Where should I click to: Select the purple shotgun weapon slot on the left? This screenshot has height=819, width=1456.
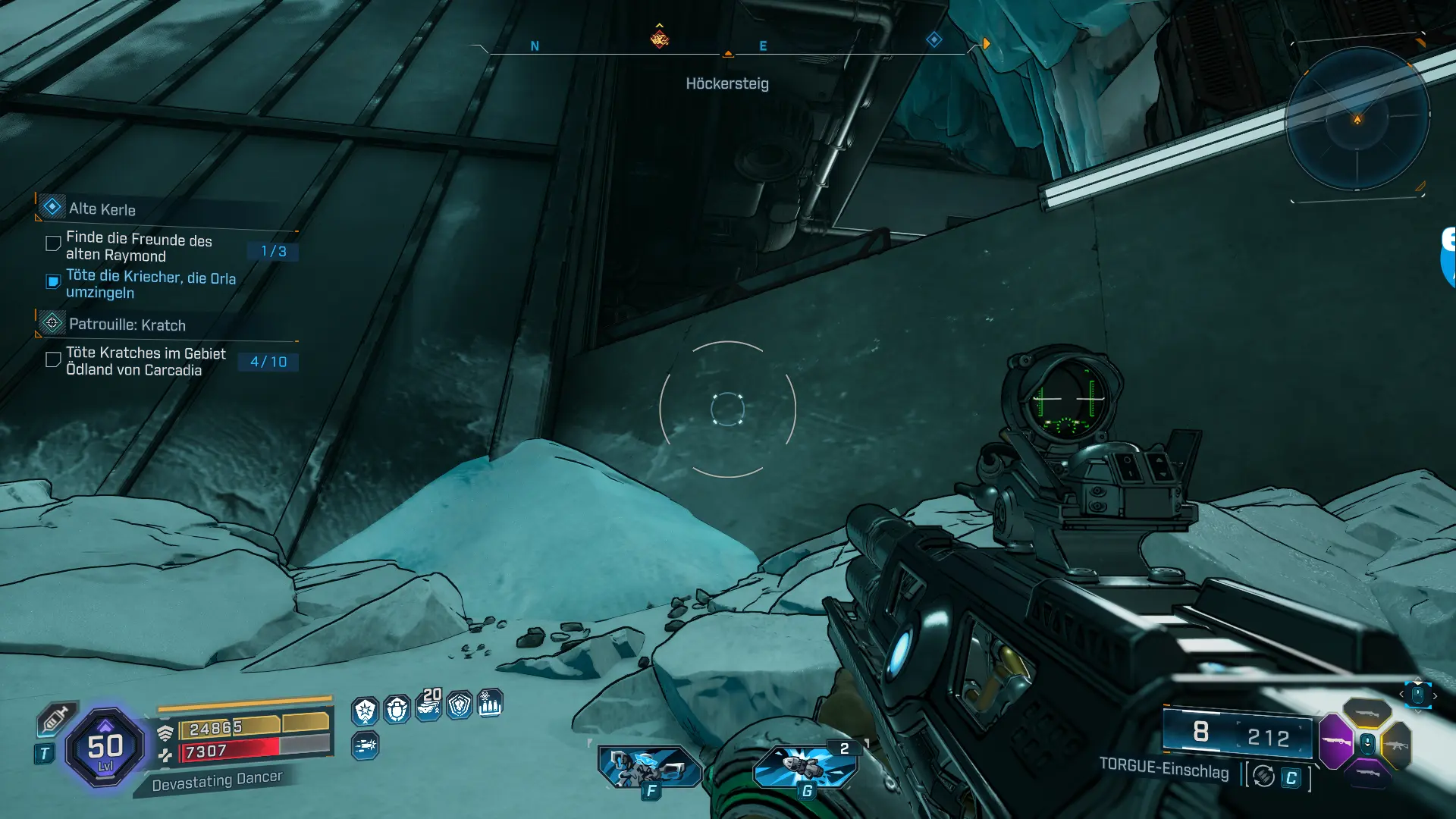point(1335,741)
